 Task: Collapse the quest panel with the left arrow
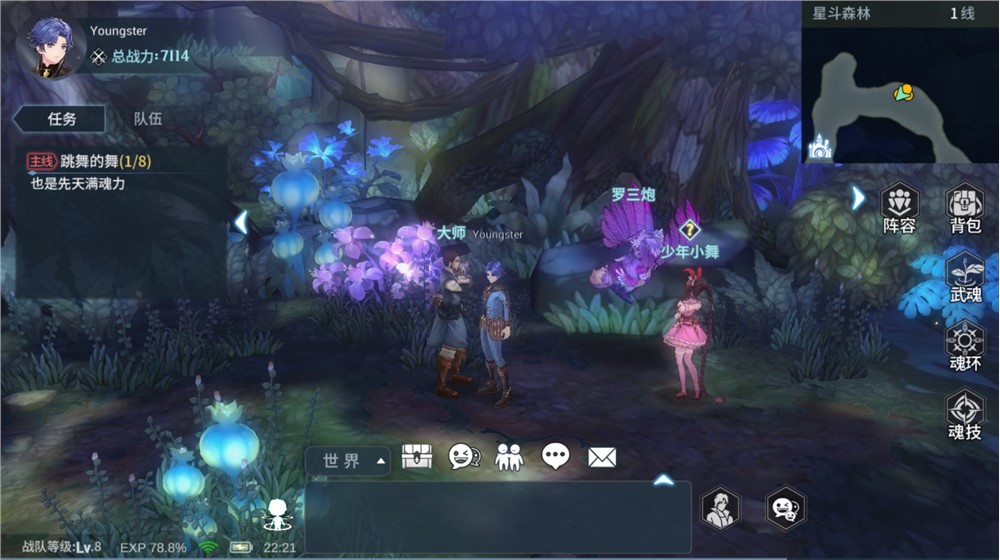(240, 221)
